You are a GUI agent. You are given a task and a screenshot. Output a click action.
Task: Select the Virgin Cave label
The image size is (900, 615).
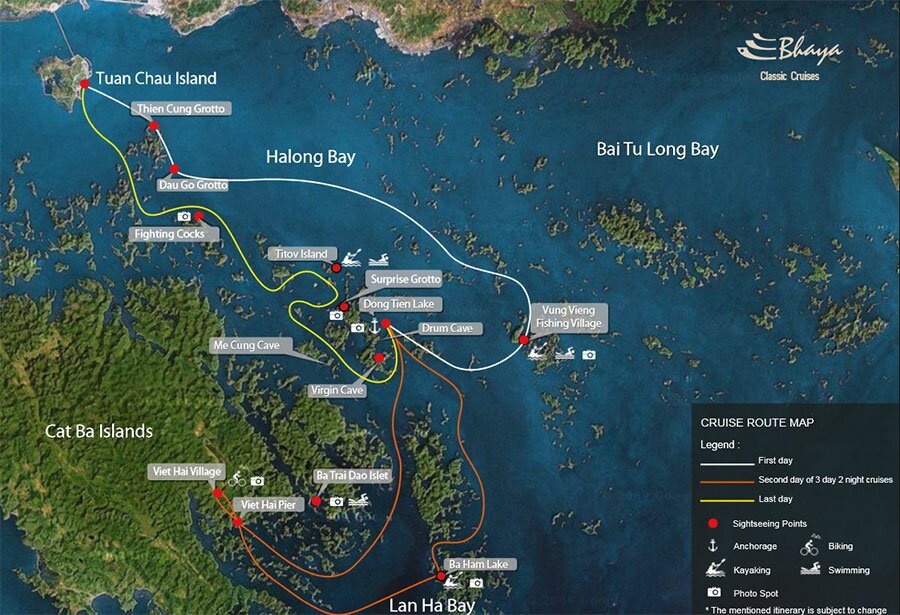click(337, 390)
